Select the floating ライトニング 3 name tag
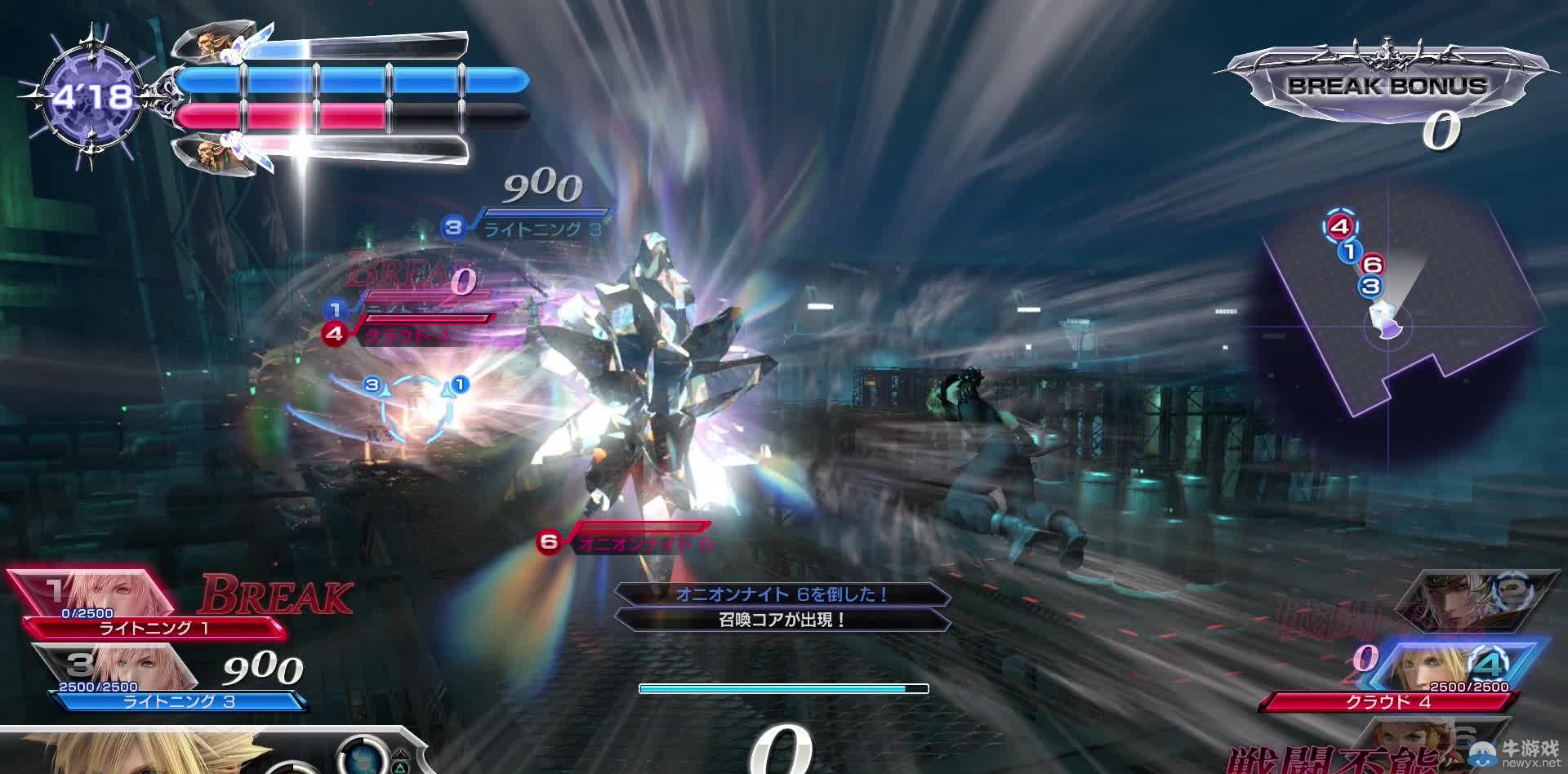This screenshot has width=1568, height=774. 539,229
